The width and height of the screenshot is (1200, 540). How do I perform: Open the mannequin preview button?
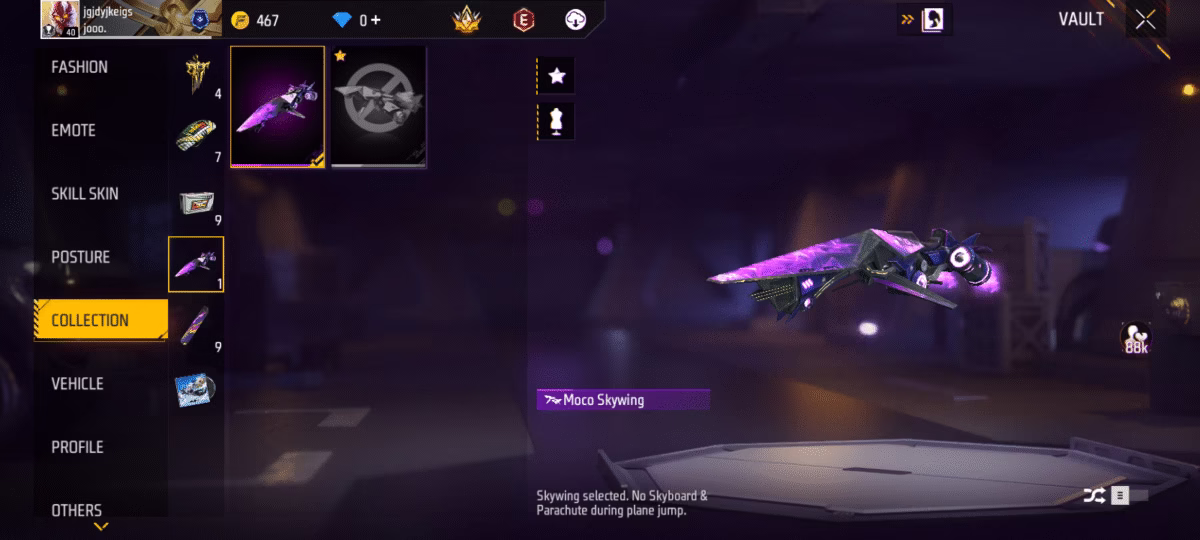pos(557,121)
